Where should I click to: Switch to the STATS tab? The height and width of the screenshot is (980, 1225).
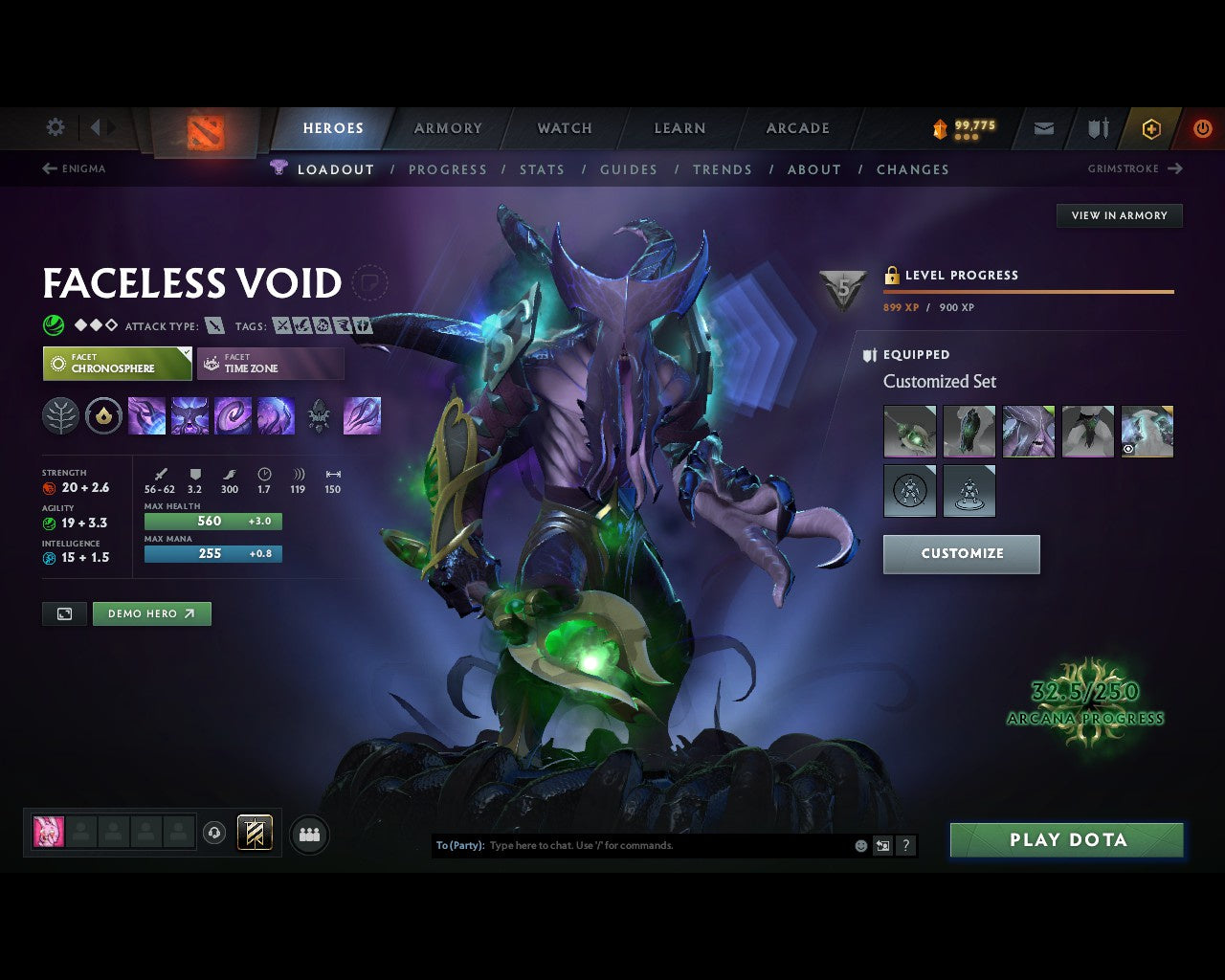pos(542,169)
